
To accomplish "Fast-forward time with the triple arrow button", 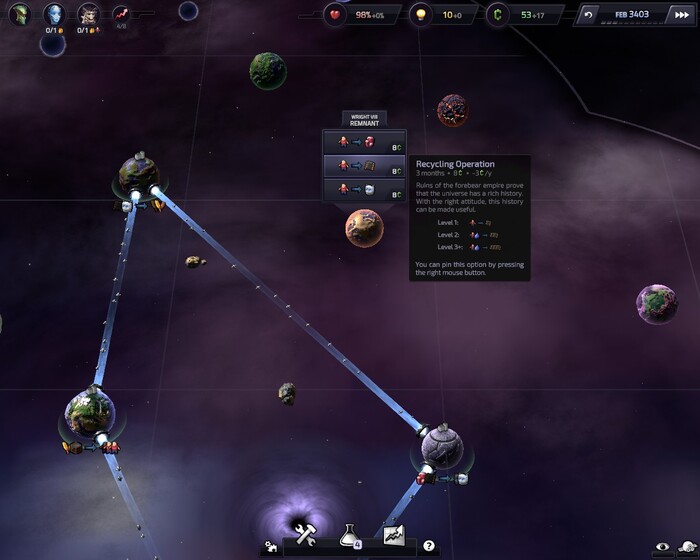I will point(673,15).
